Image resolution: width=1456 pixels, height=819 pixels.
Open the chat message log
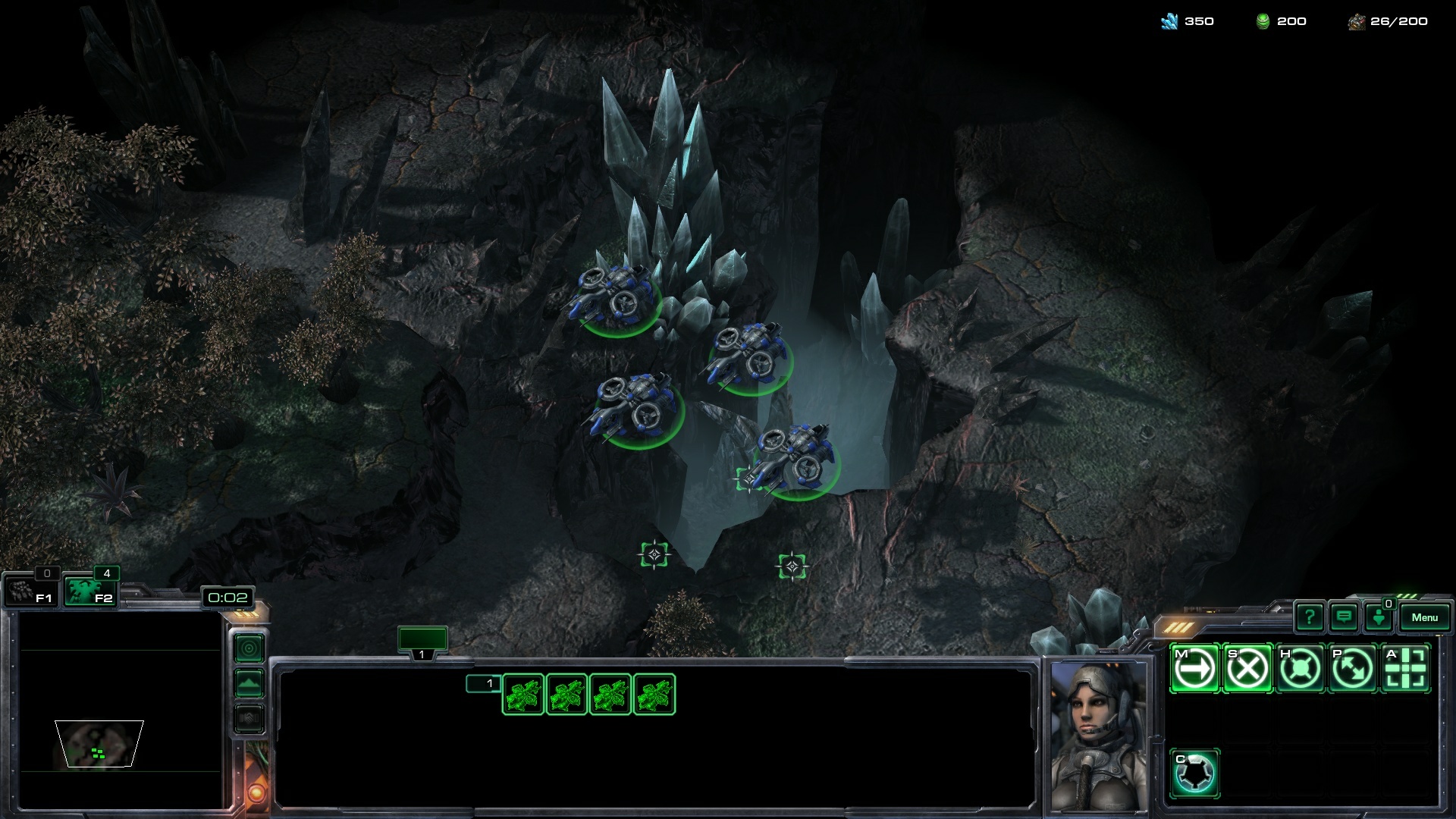1344,617
